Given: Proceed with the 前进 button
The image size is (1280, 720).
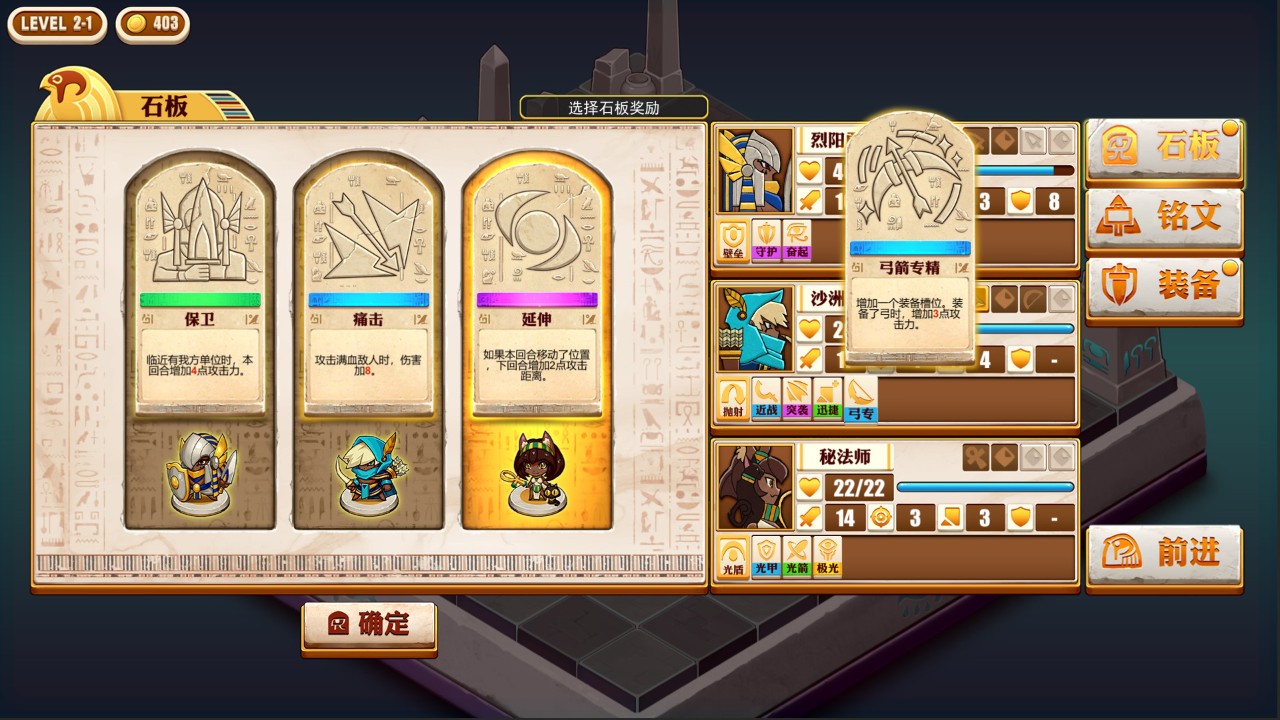Looking at the screenshot, I should click(x=1164, y=553).
